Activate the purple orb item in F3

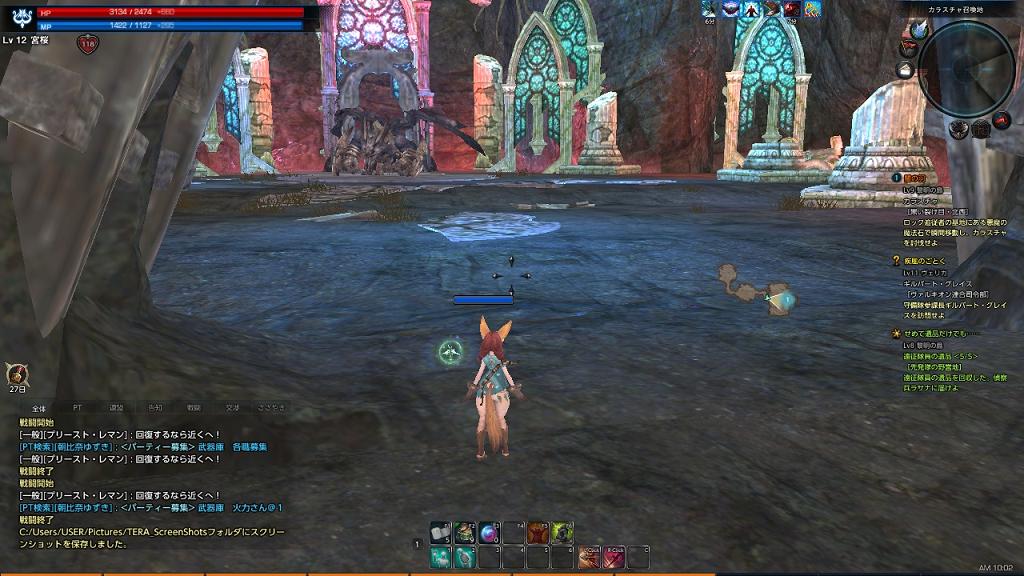point(489,532)
